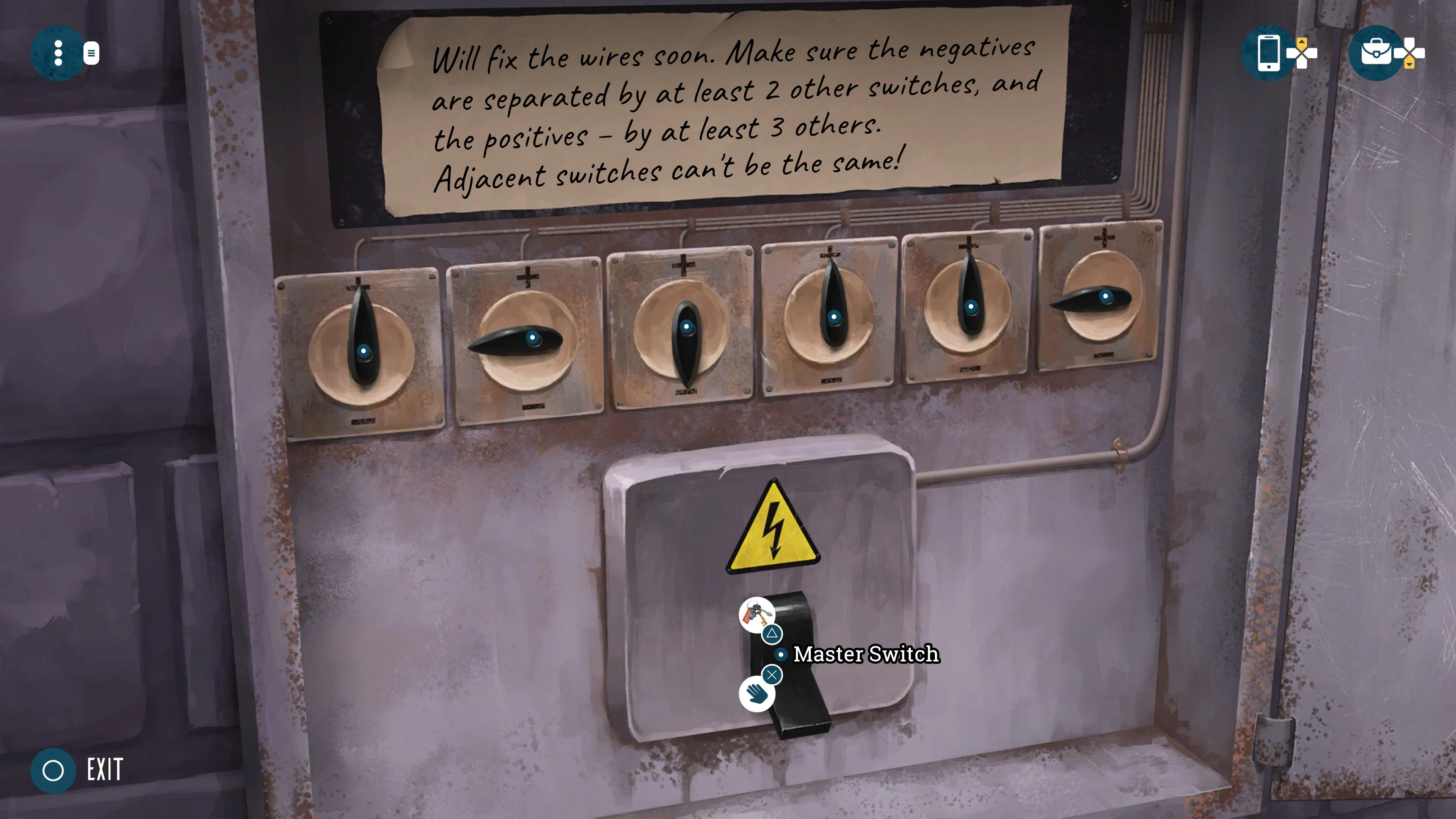Click the triangle button prompt

(773, 634)
